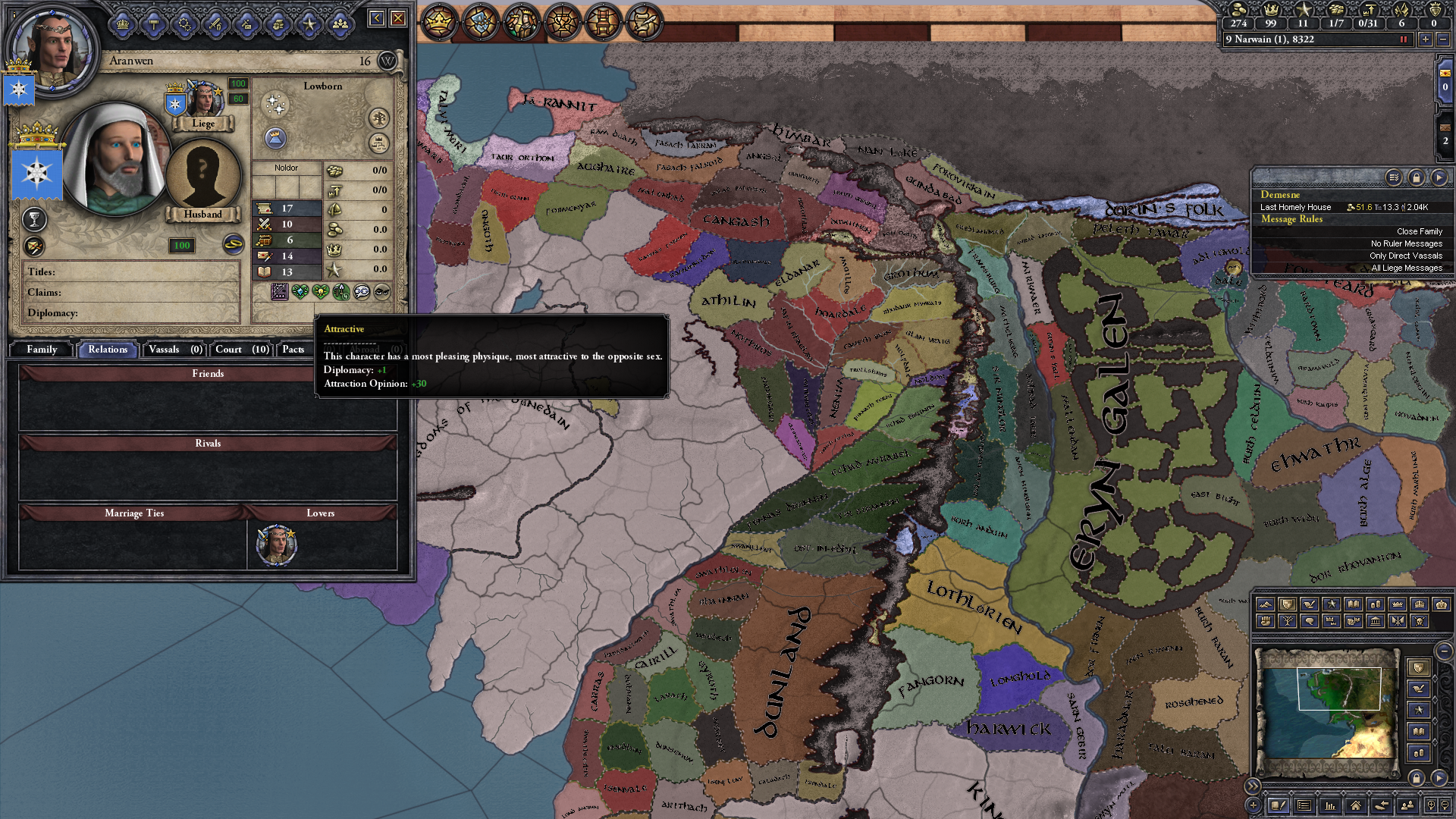Select the terrain map mode
Image resolution: width=1456 pixels, height=819 pixels.
tap(1266, 604)
